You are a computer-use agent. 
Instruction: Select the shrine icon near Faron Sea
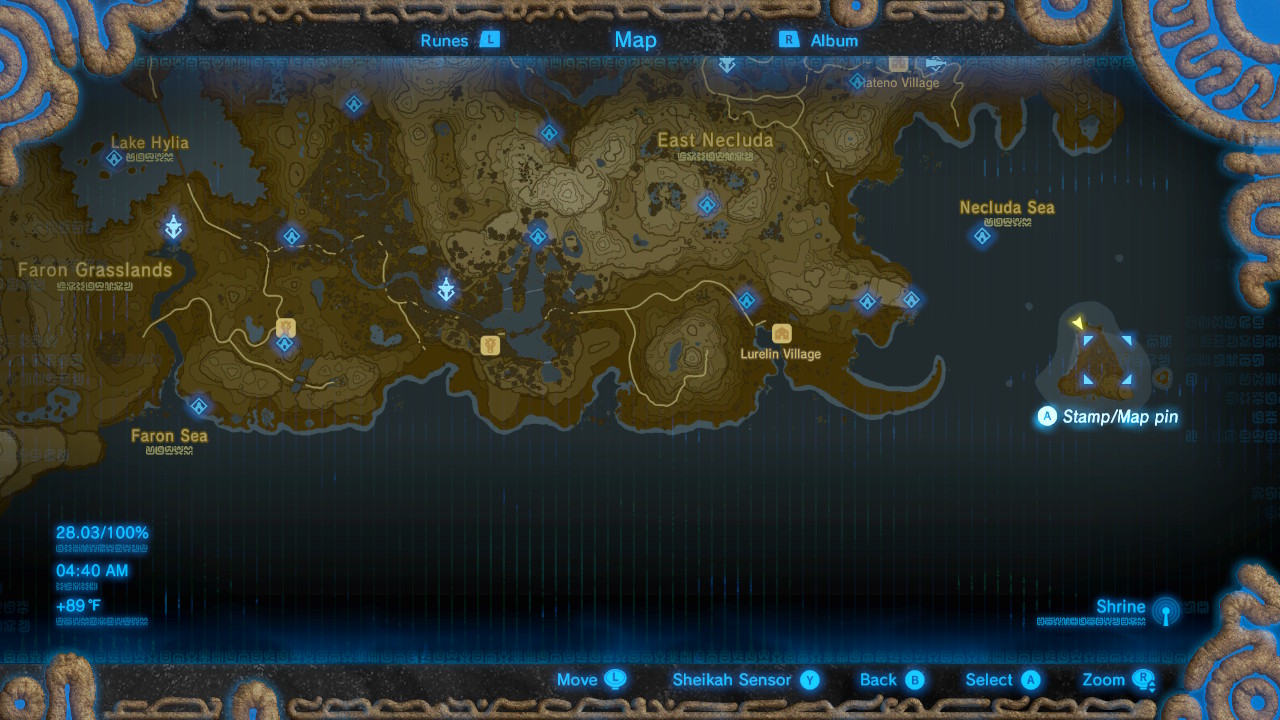pyautogui.click(x=198, y=406)
